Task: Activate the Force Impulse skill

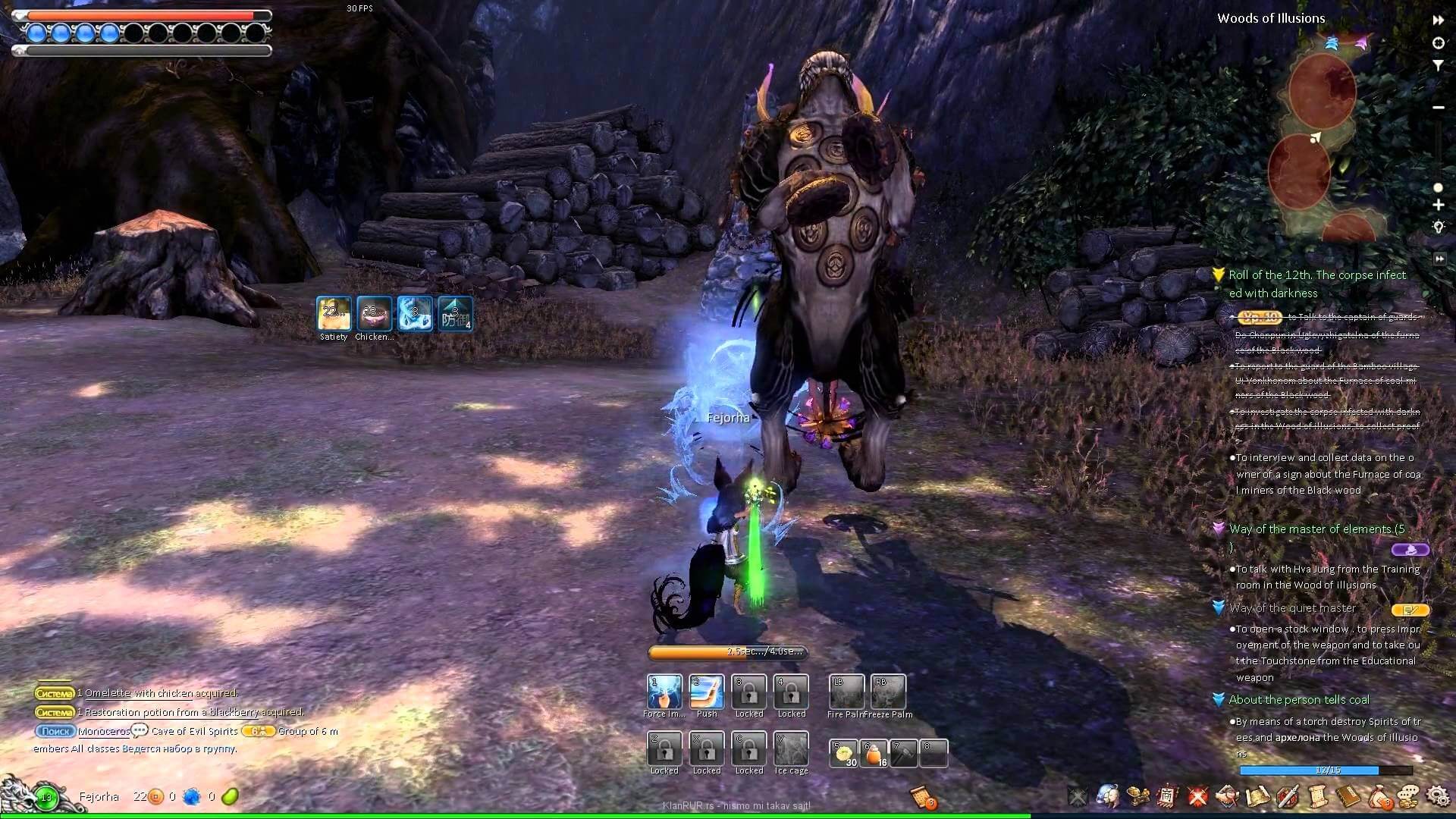Action: point(664,692)
